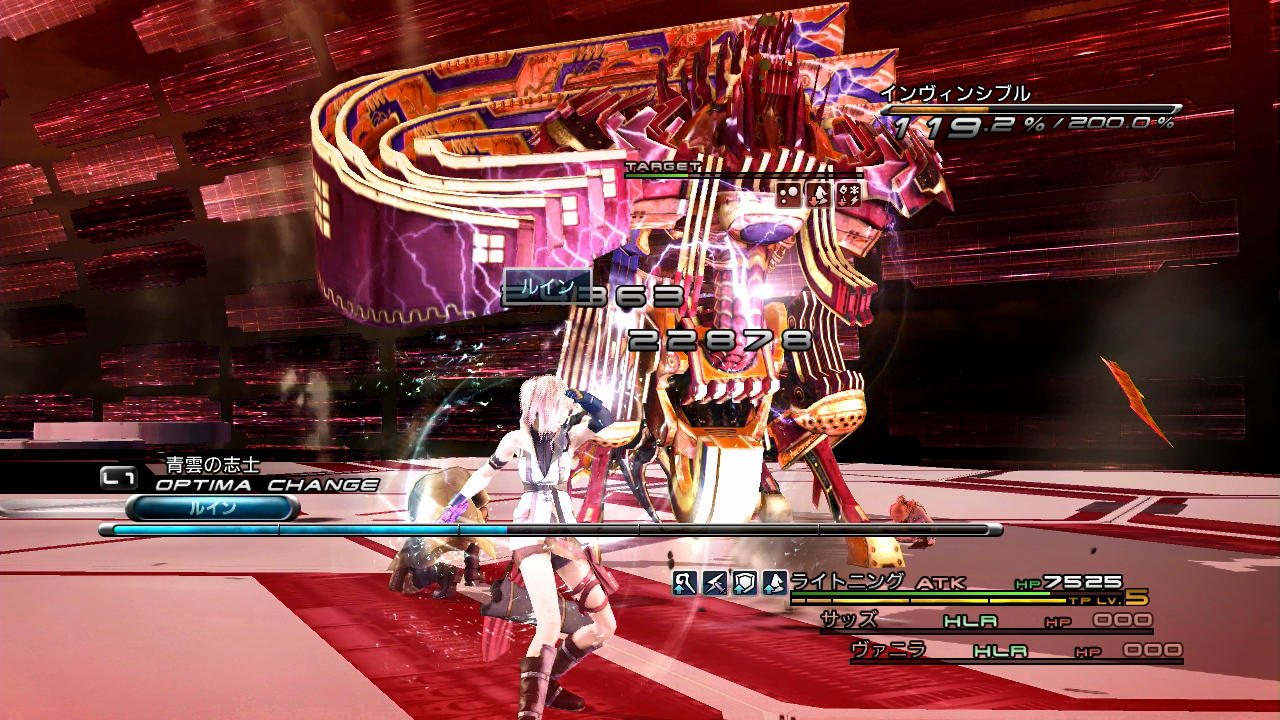Select the queued ルイン command in the ATB bar
The width and height of the screenshot is (1280, 720).
(x=212, y=508)
